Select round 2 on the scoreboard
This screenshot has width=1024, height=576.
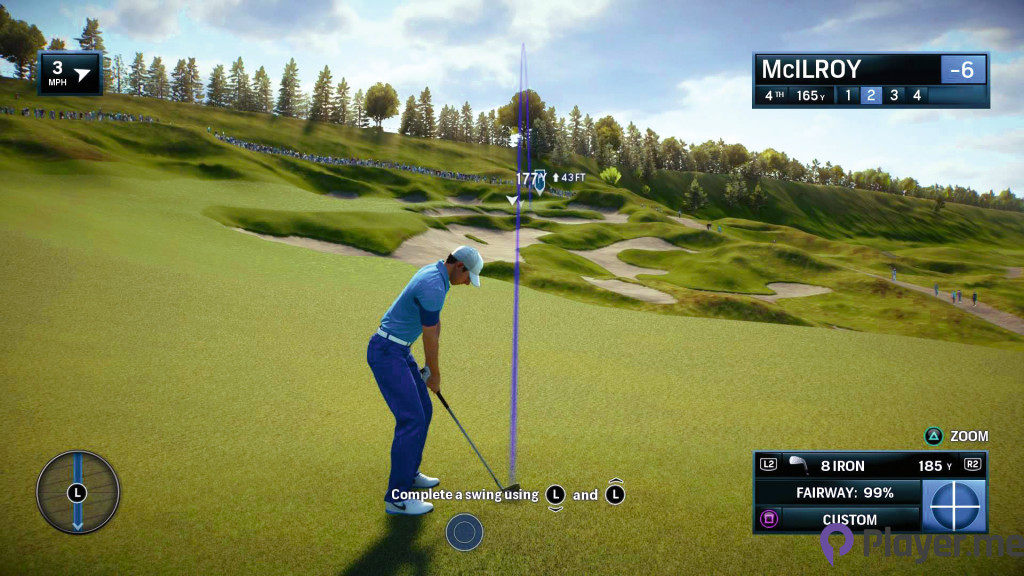click(871, 96)
